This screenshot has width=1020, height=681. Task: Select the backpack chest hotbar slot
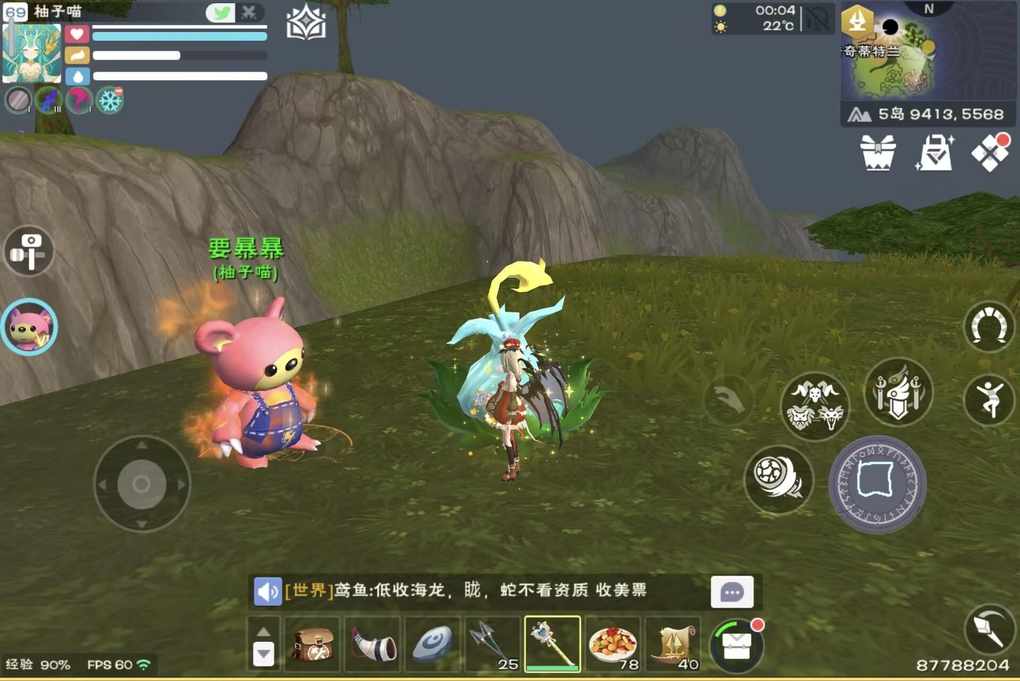click(x=312, y=644)
